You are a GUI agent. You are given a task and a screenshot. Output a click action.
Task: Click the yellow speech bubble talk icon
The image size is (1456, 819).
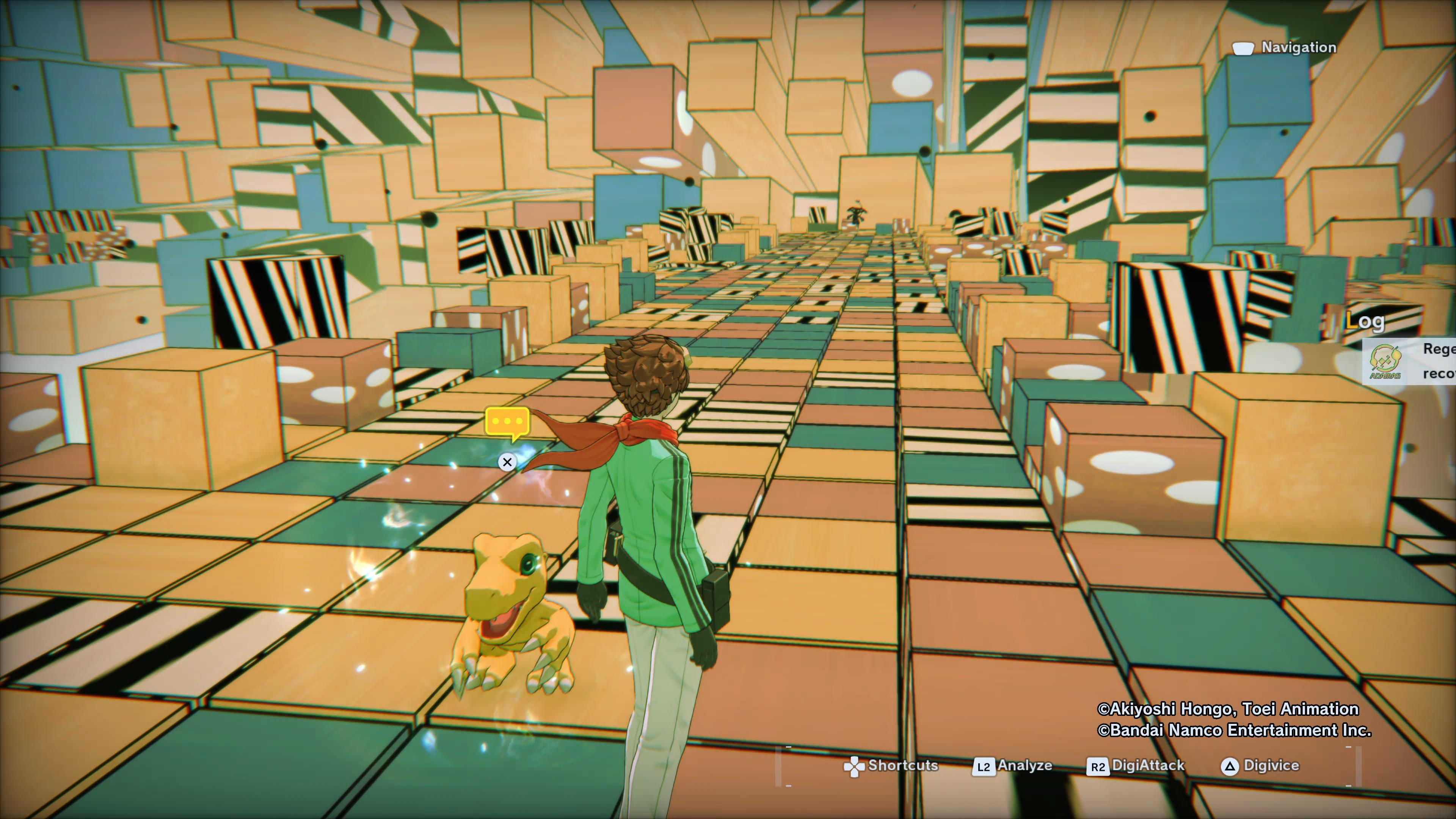point(507,422)
